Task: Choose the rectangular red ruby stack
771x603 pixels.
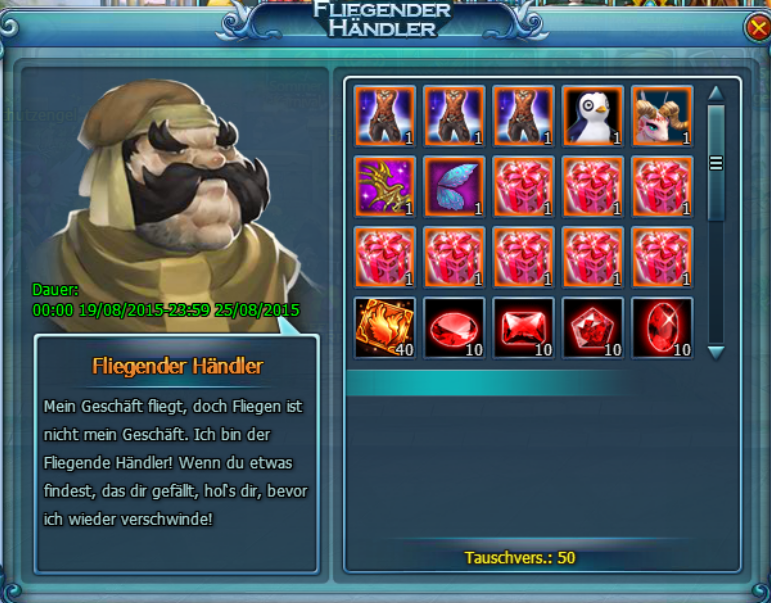Action: point(523,327)
